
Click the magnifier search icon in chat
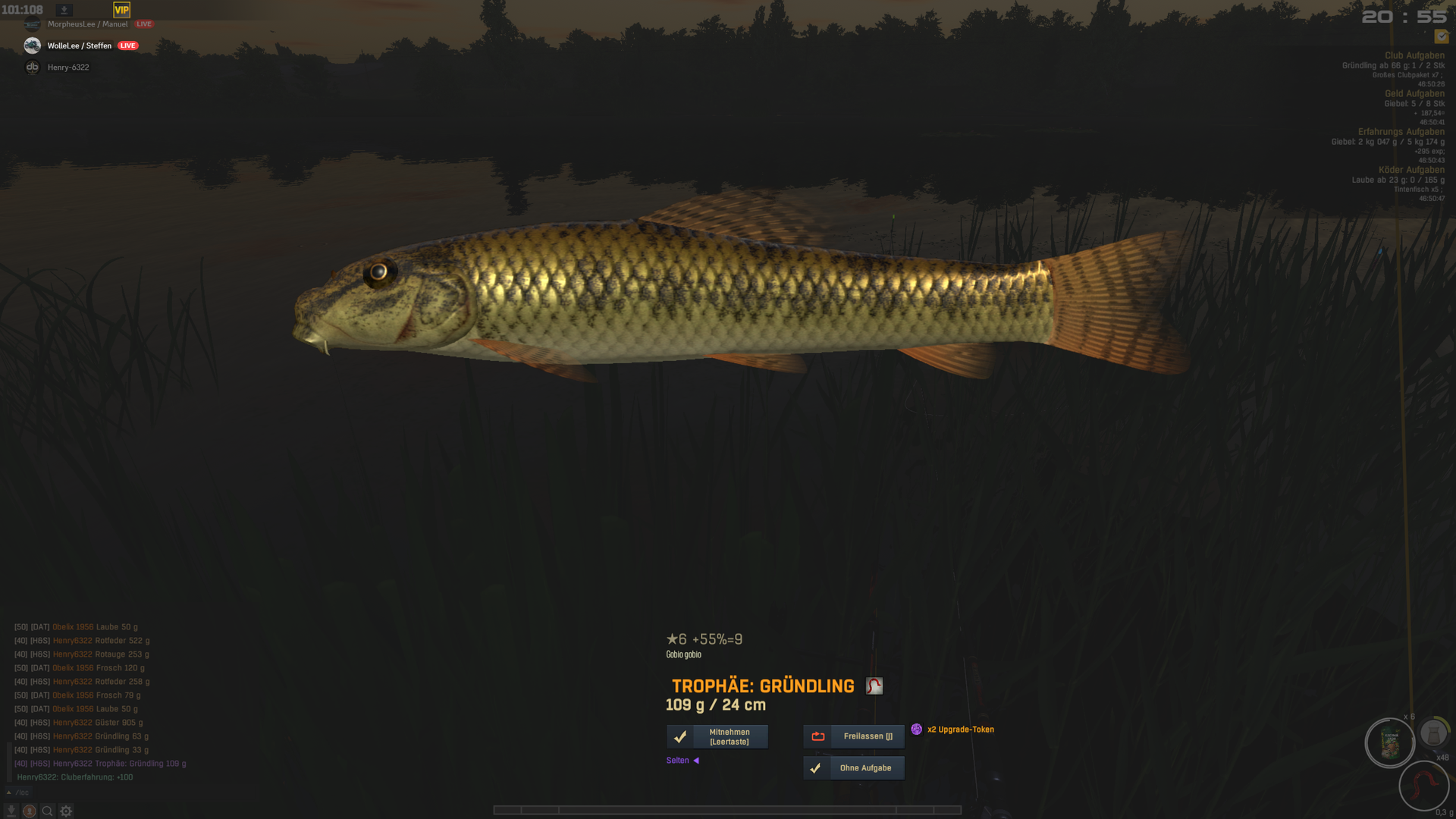click(x=48, y=811)
